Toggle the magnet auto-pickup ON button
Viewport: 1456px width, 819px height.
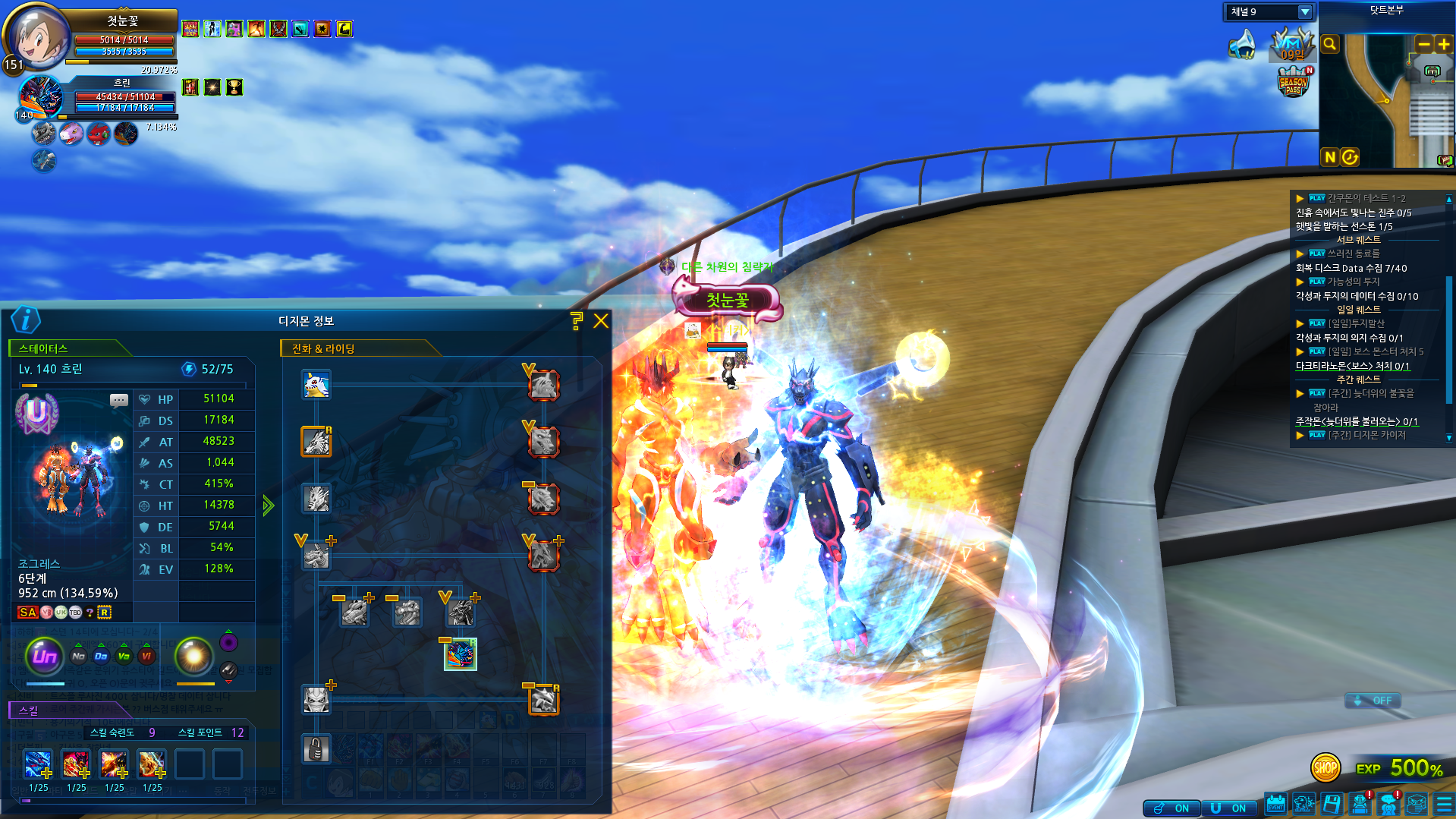[x=1229, y=808]
